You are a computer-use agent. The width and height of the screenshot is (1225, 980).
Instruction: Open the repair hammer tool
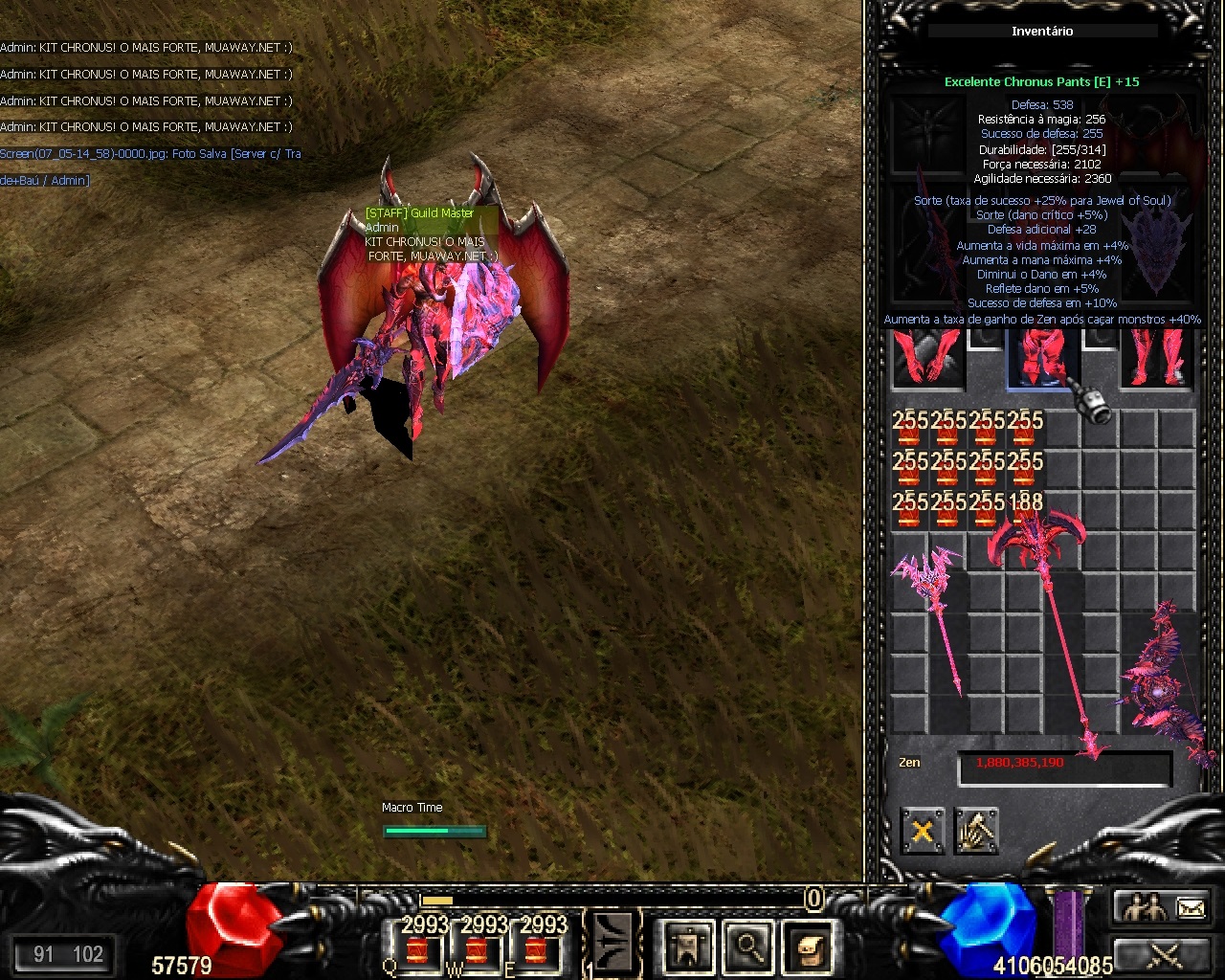[976, 831]
